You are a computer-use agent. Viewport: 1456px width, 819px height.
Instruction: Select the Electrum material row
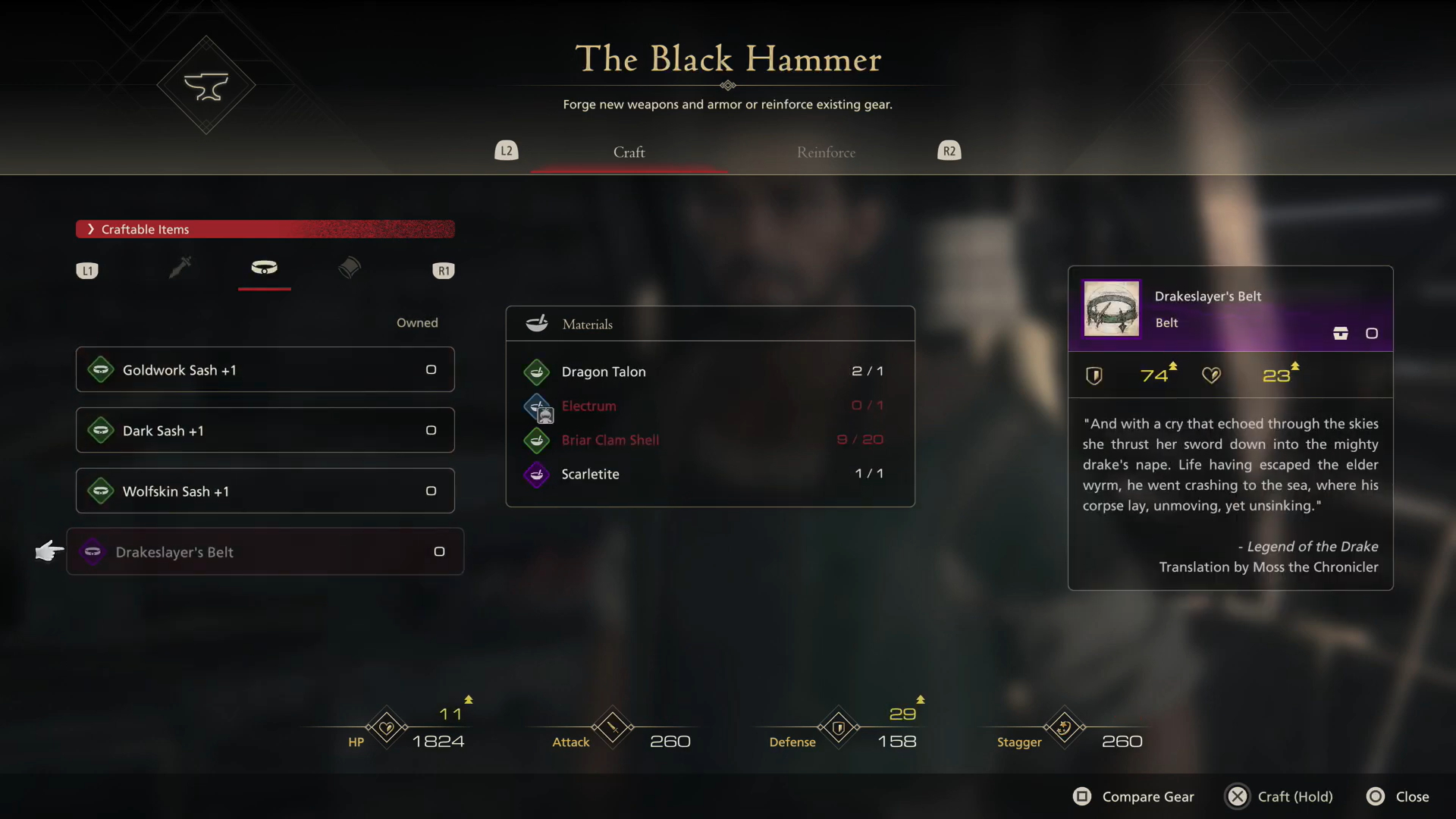click(710, 406)
